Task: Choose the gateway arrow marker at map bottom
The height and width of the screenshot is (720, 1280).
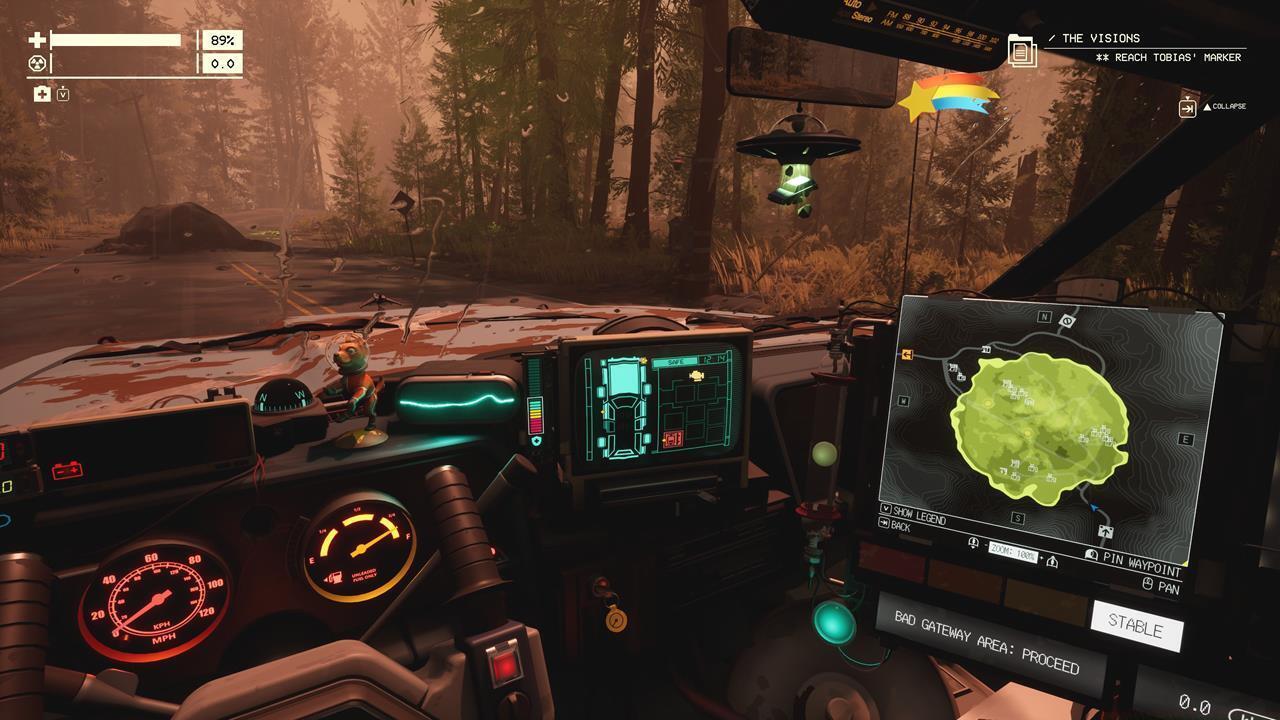Action: [x=1105, y=532]
